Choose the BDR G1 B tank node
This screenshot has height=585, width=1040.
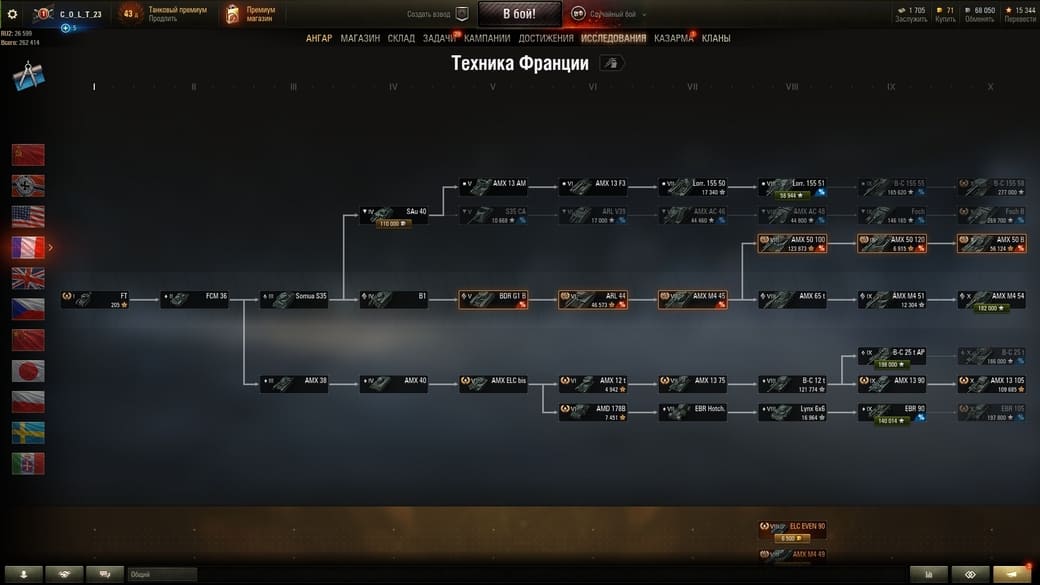click(493, 299)
